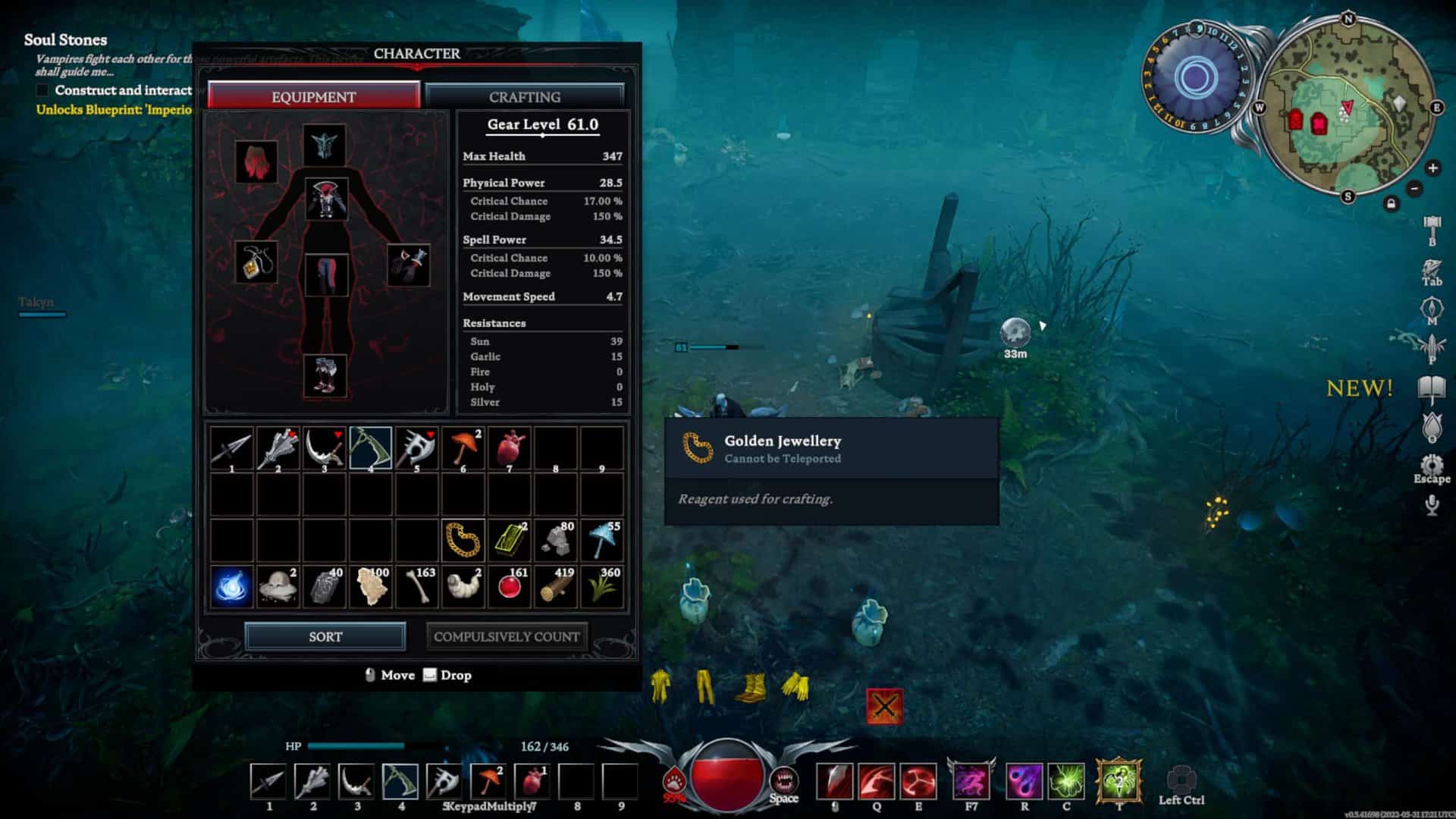Screen dimensions: 1456x819
Task: Open the build menu with the hammer icon
Action: (x=1432, y=224)
